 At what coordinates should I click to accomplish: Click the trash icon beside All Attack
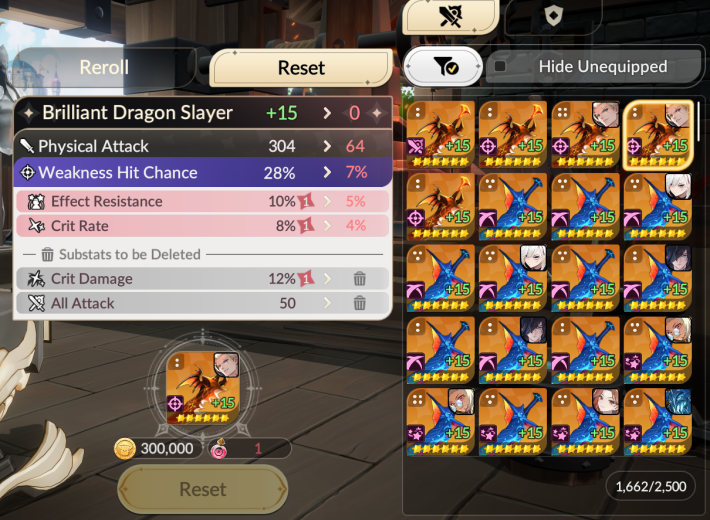tap(359, 303)
